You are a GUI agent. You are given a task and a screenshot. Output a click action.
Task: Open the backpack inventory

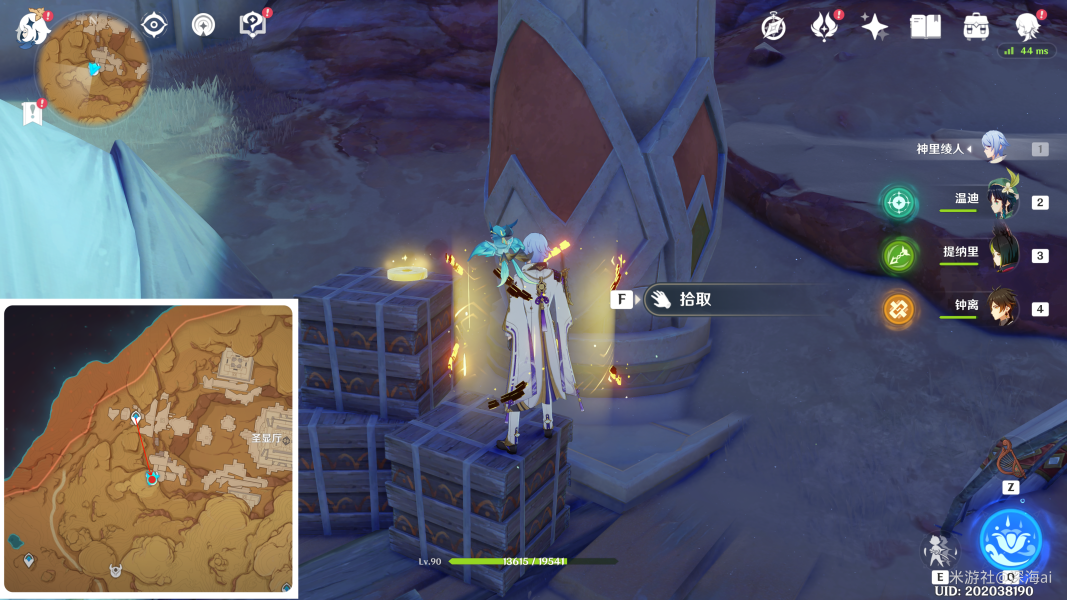point(976,27)
